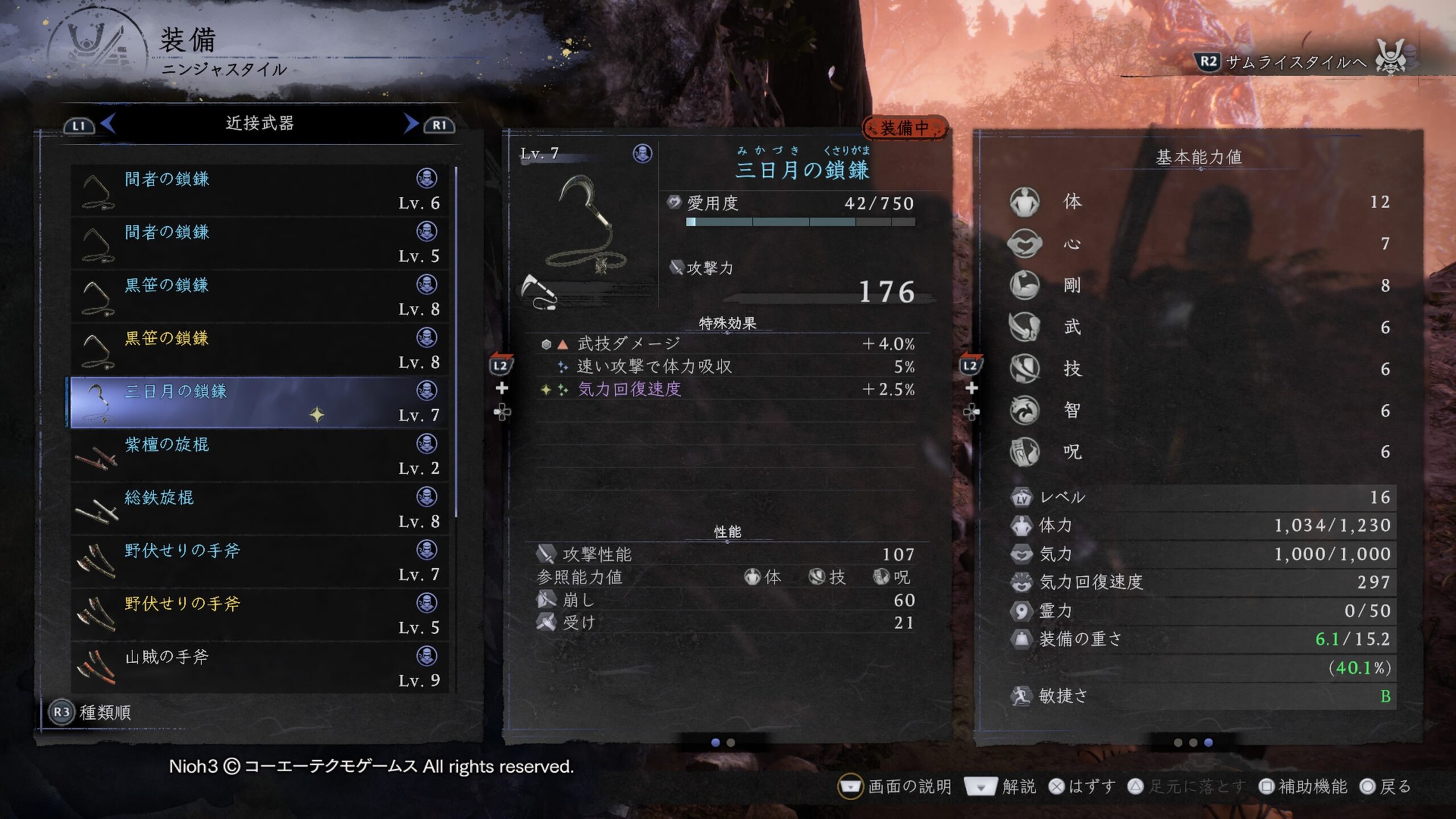Choose the blue-named 黒笹の鎖鎌 row
Image resolution: width=1456 pixels, height=819 pixels.
(259, 296)
